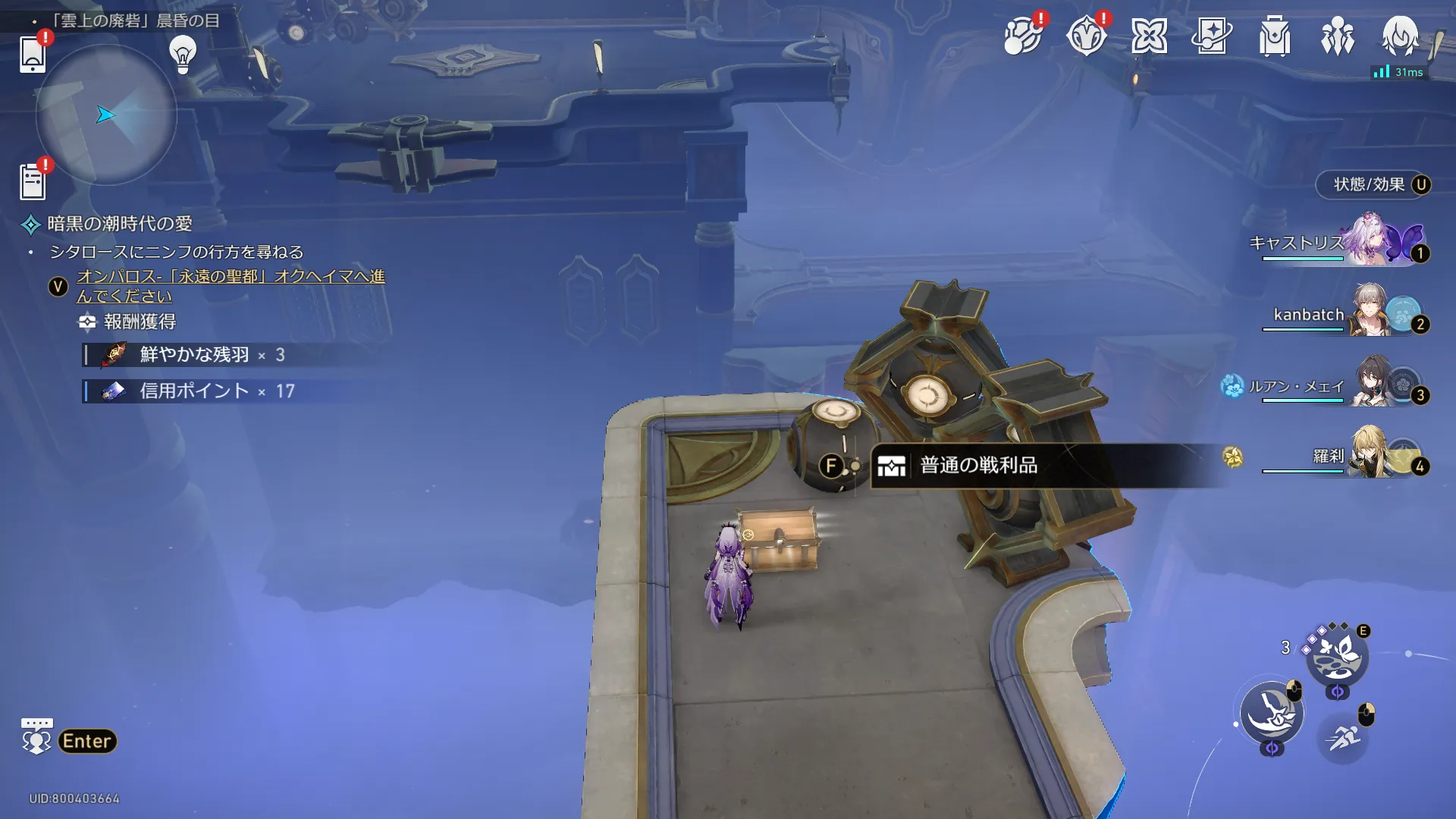The width and height of the screenshot is (1456, 819).
Task: Activate the butterfly technique skill icon
Action: [x=1336, y=655]
